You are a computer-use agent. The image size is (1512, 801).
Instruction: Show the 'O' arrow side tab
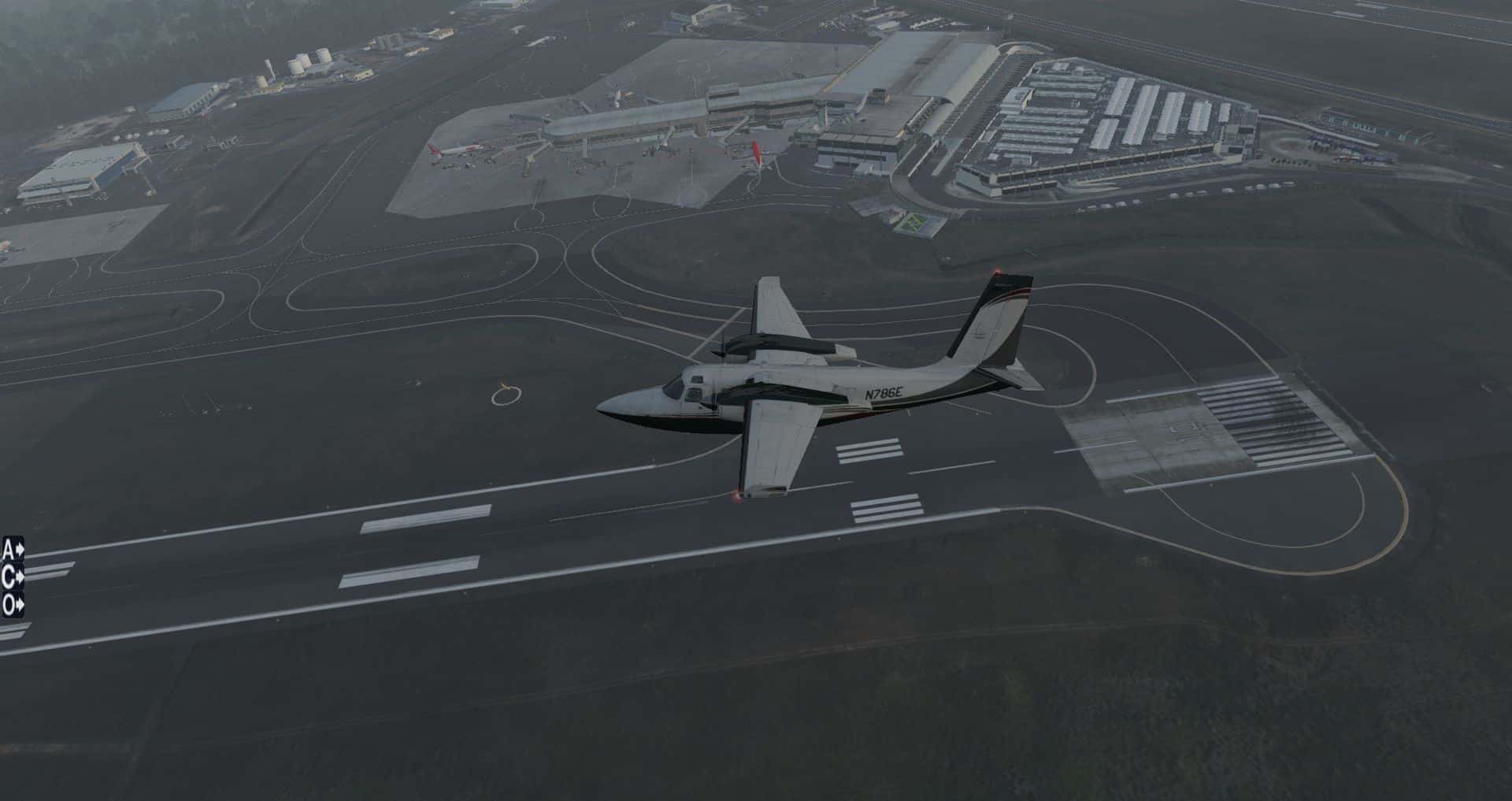13,606
